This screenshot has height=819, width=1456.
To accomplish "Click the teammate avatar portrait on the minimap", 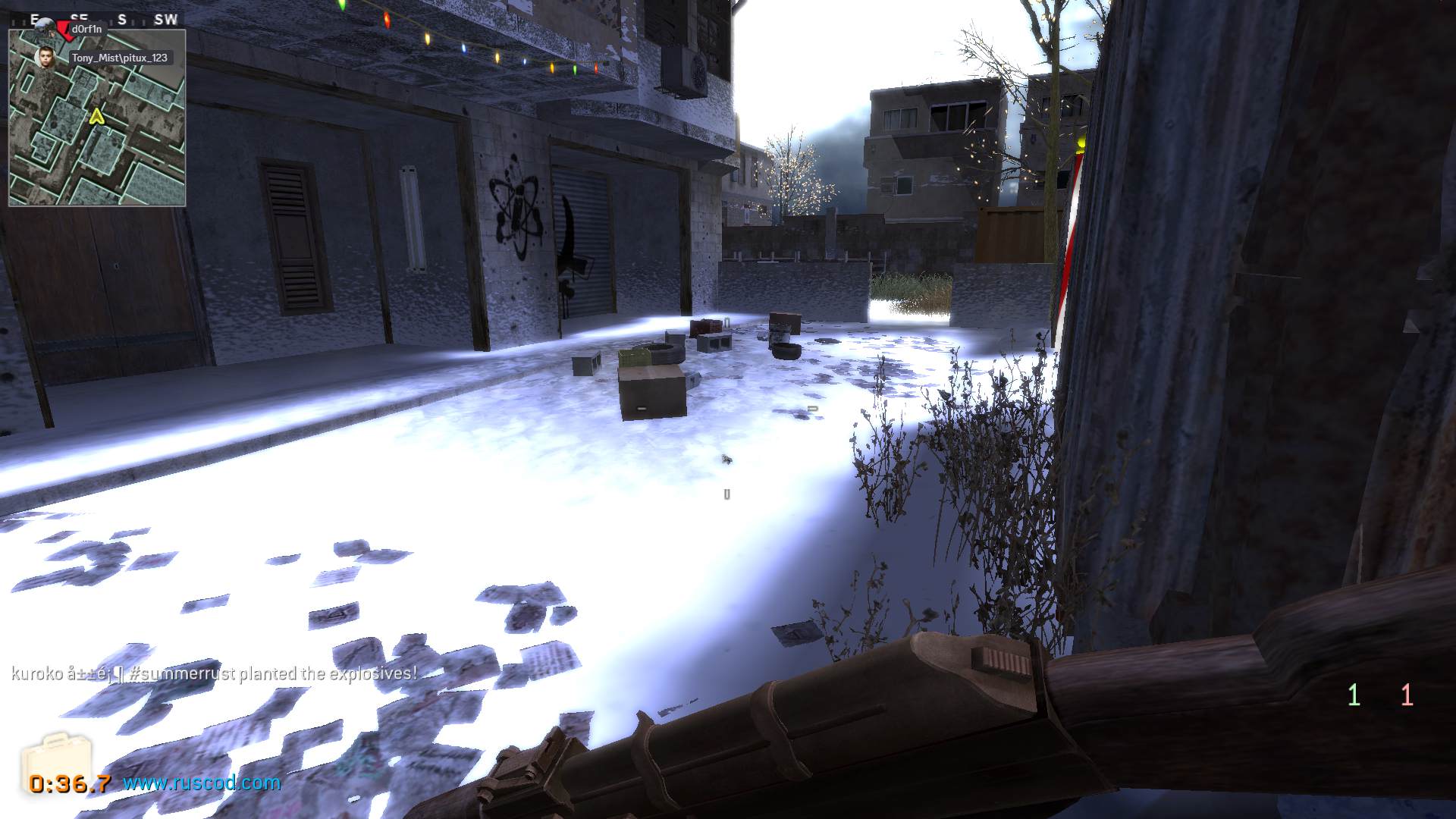I will pyautogui.click(x=46, y=57).
